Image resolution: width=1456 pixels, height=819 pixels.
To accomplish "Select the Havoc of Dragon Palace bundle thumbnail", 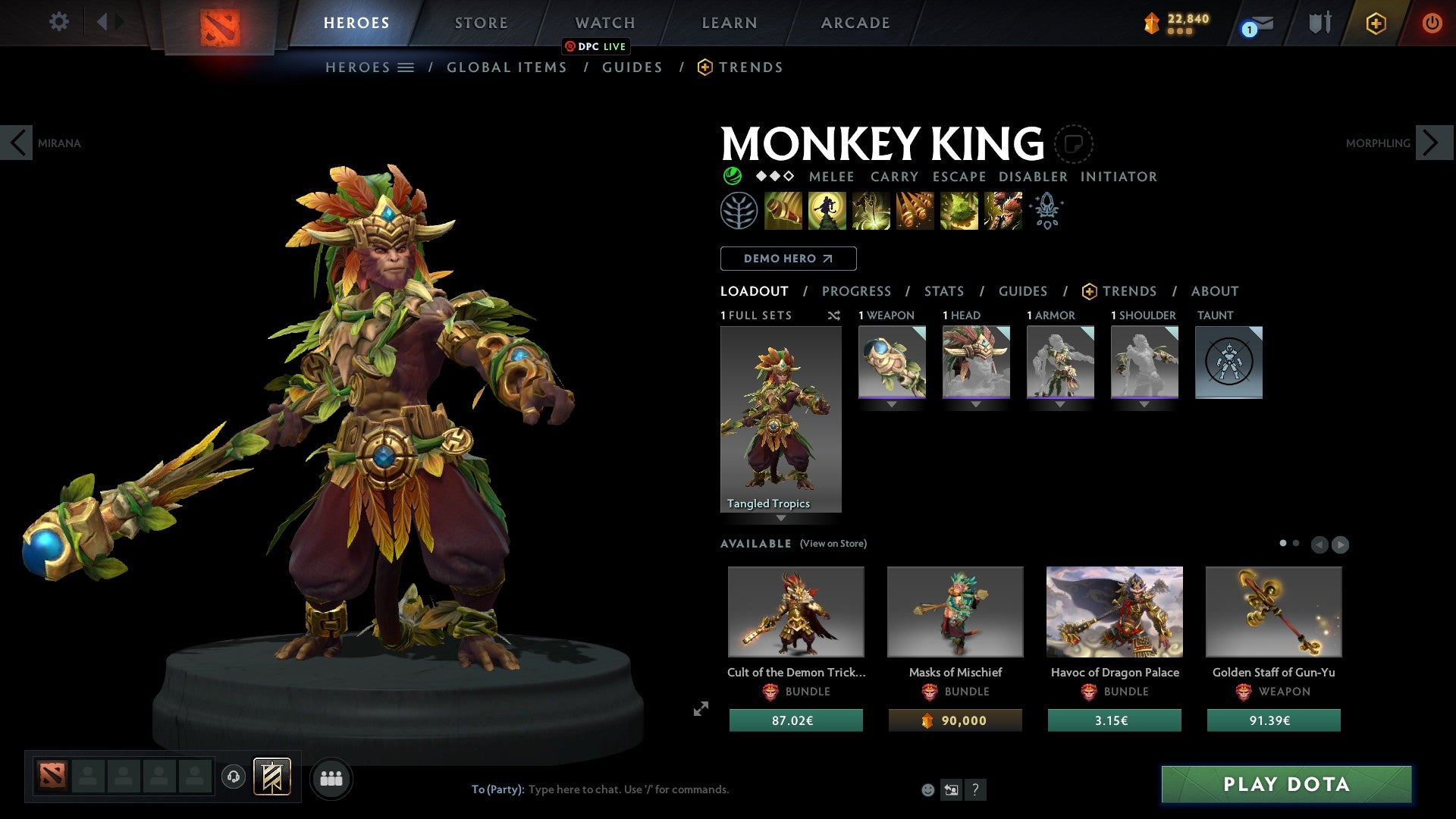I will (1114, 611).
